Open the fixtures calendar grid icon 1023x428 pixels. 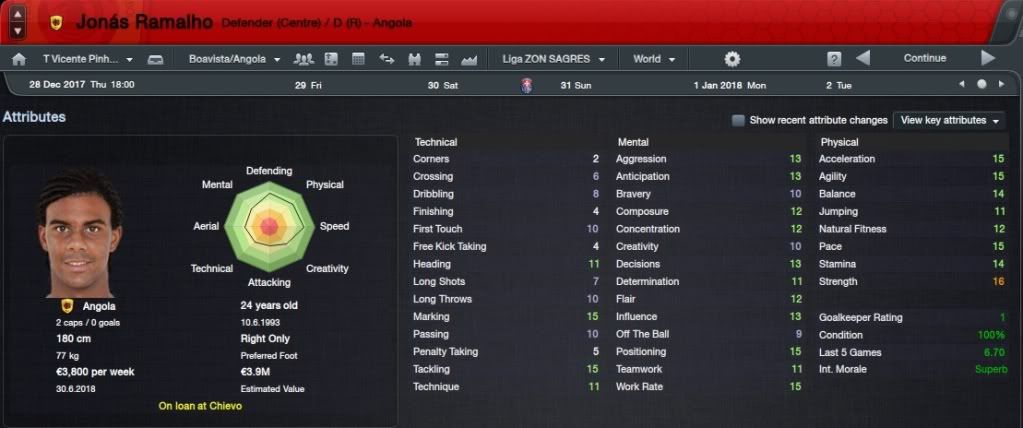pyautogui.click(x=359, y=59)
